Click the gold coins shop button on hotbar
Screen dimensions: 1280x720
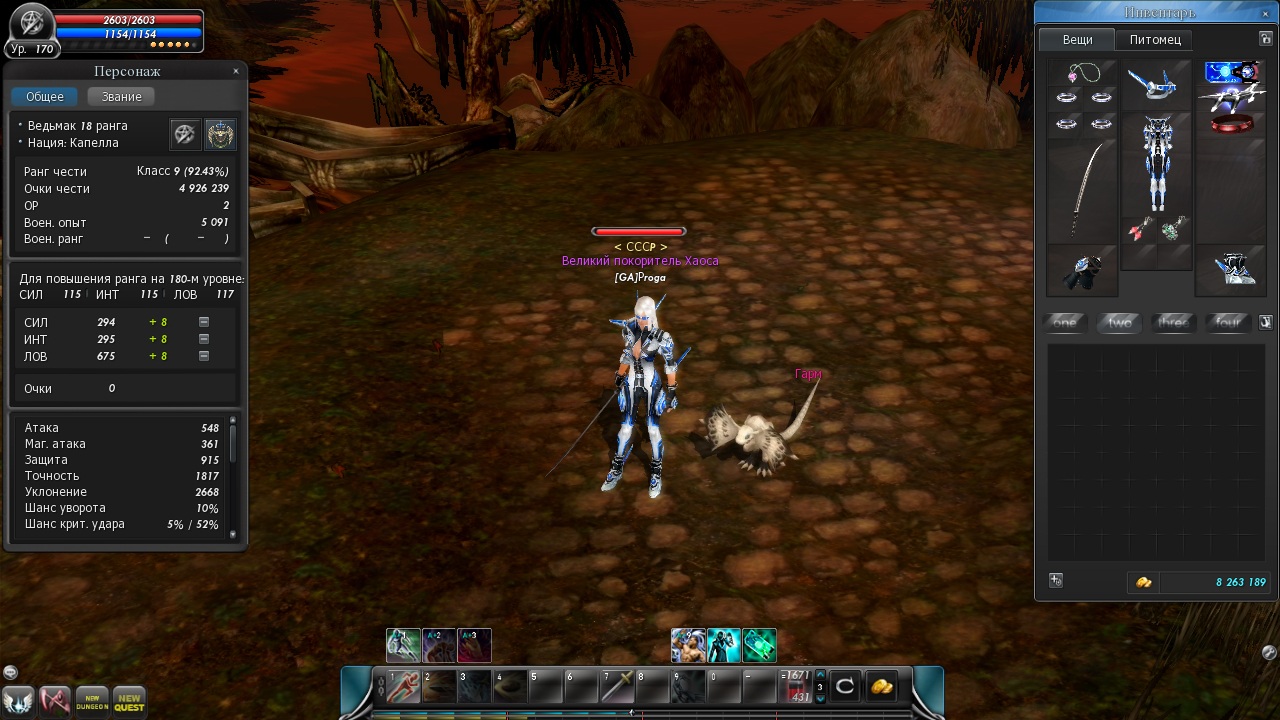point(881,686)
